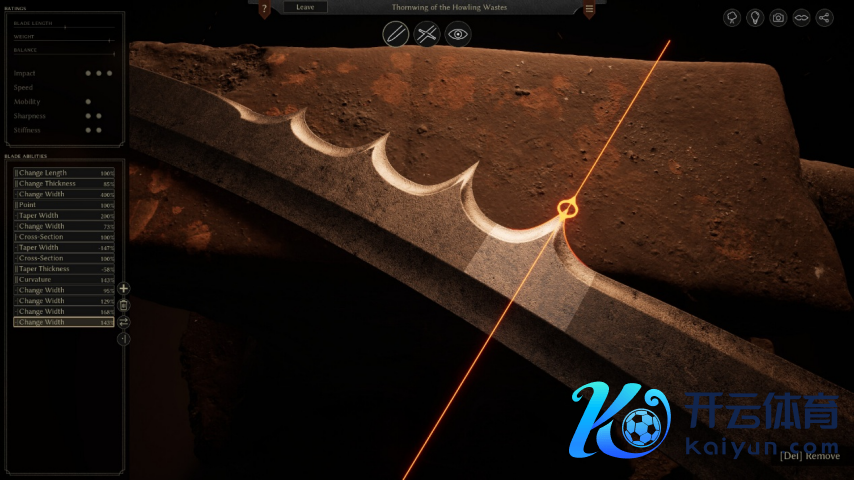The height and width of the screenshot is (480, 854).
Task: Click the Leave button
Action: 305,7
